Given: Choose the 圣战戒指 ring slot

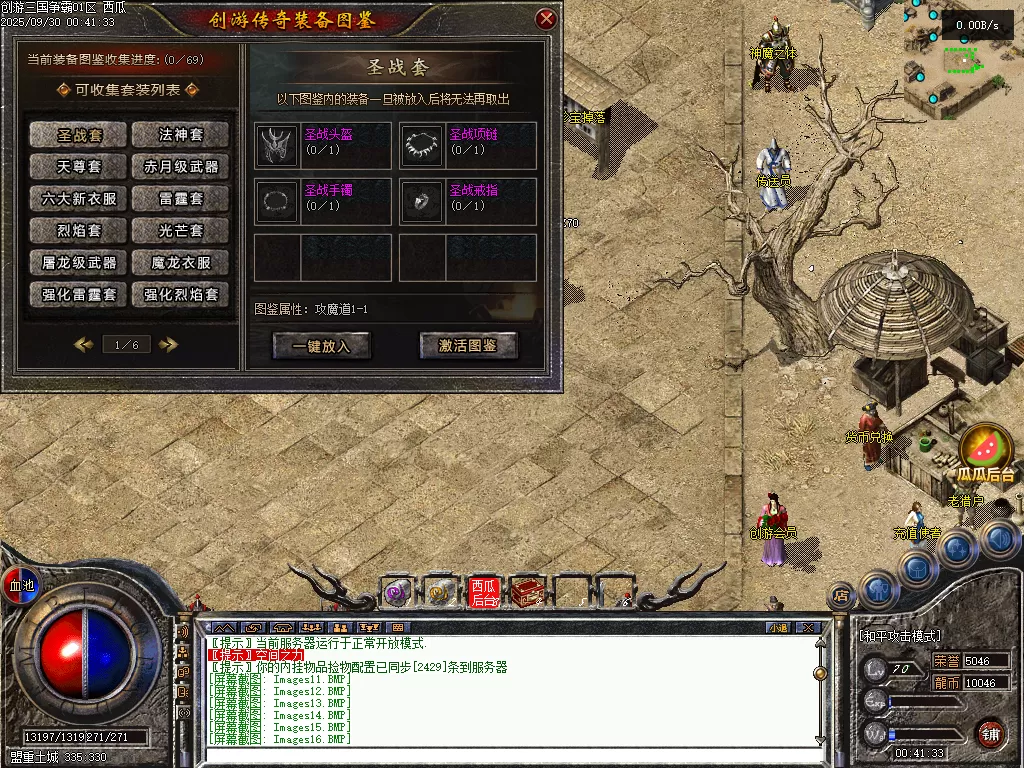Looking at the screenshot, I should point(422,202).
